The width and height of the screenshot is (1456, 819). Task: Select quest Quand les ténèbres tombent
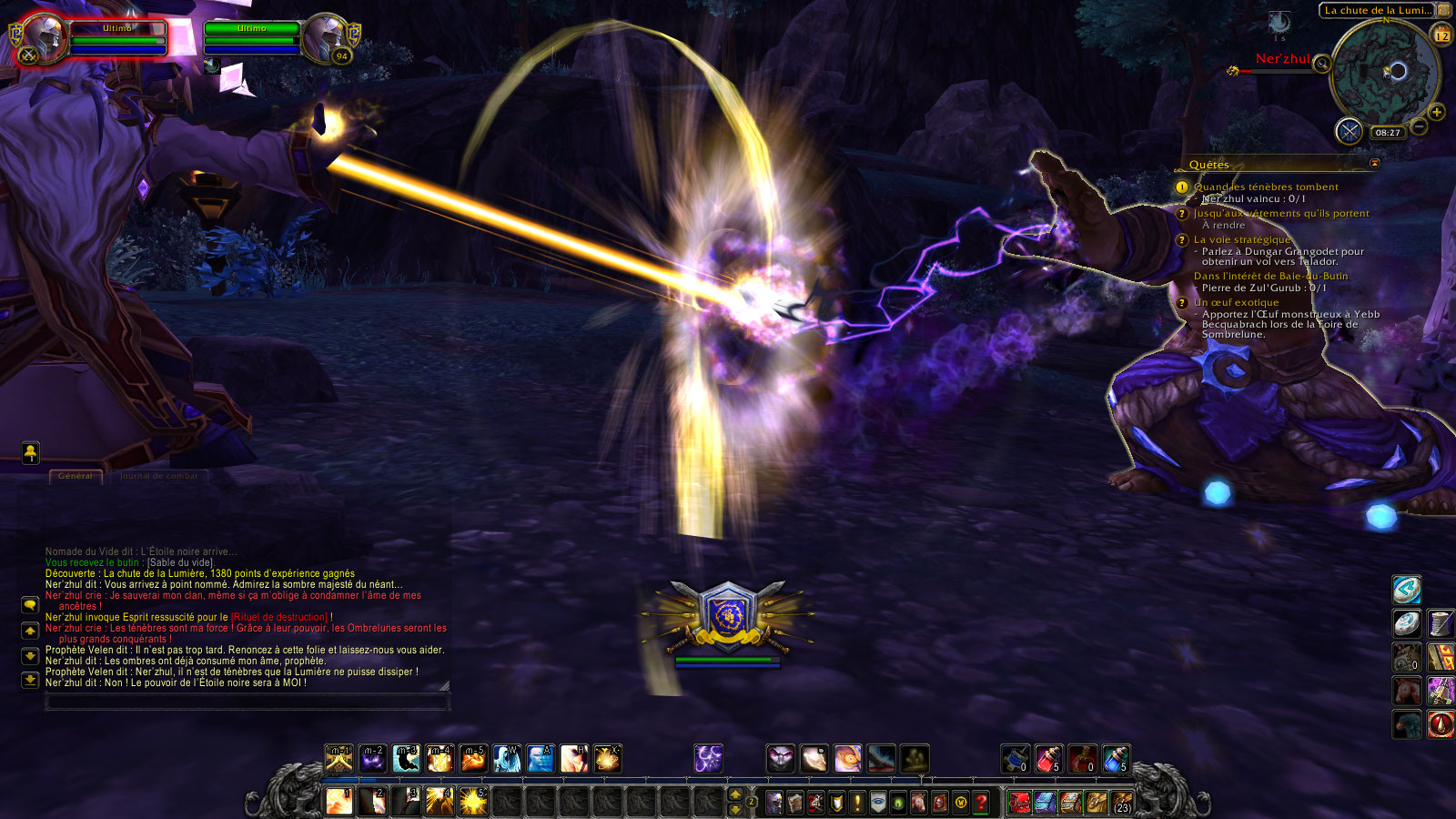pos(1266,187)
